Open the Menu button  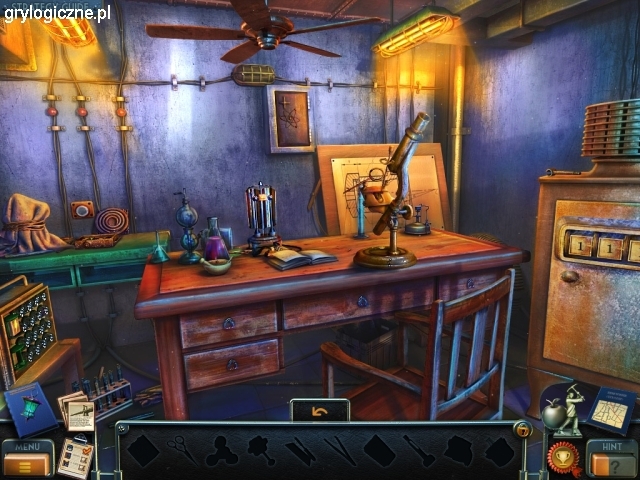click(27, 459)
